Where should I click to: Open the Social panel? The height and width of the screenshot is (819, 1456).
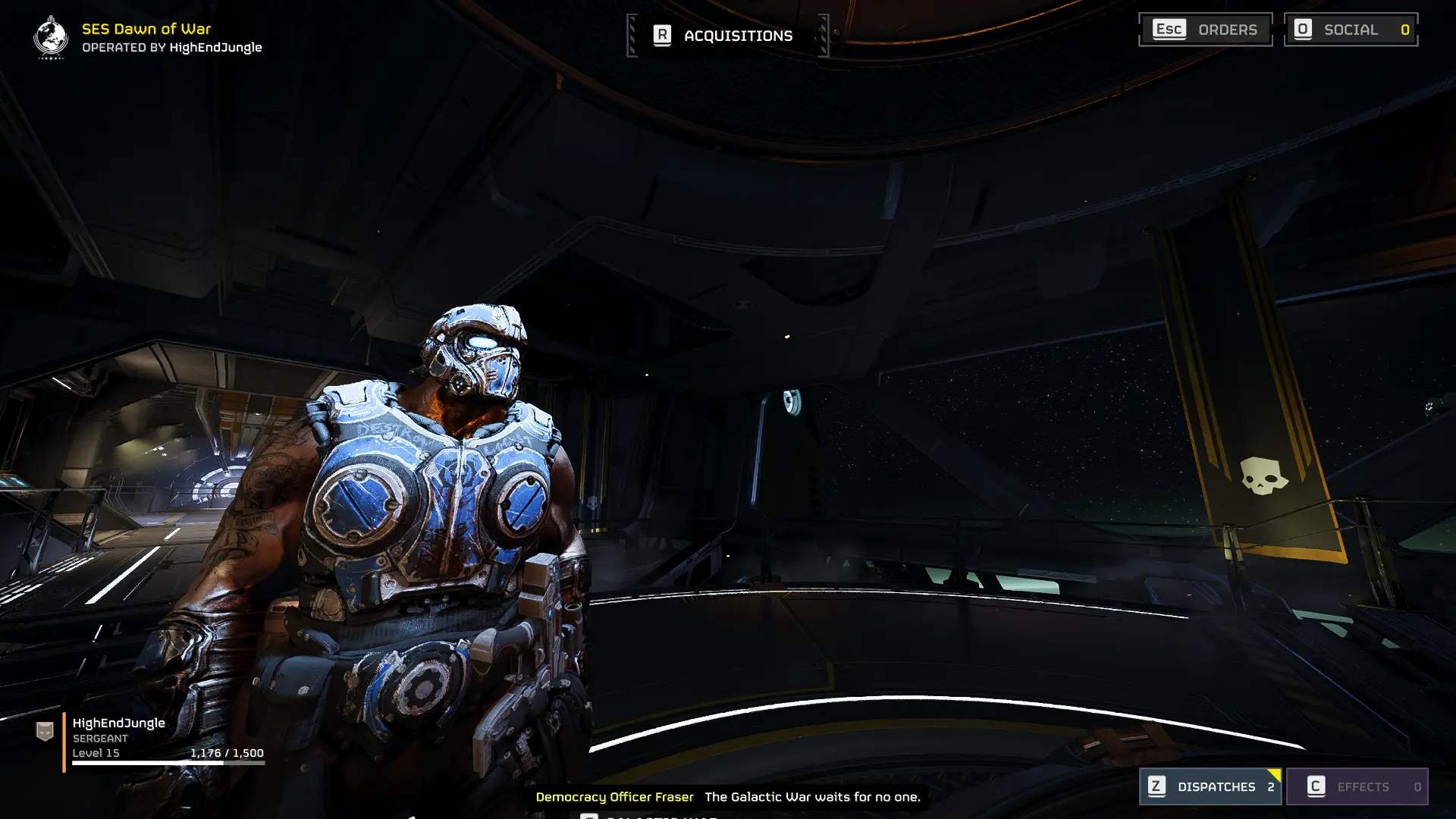1351,30
